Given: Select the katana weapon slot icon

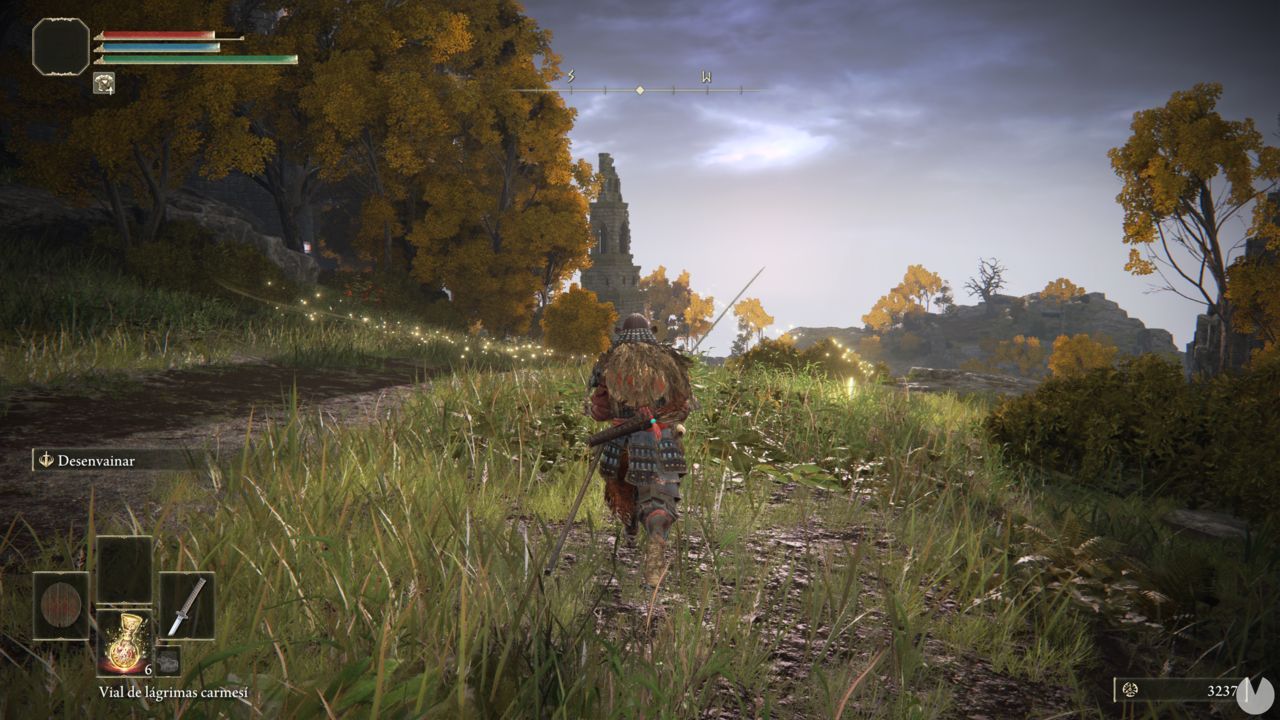Looking at the screenshot, I should [187, 603].
